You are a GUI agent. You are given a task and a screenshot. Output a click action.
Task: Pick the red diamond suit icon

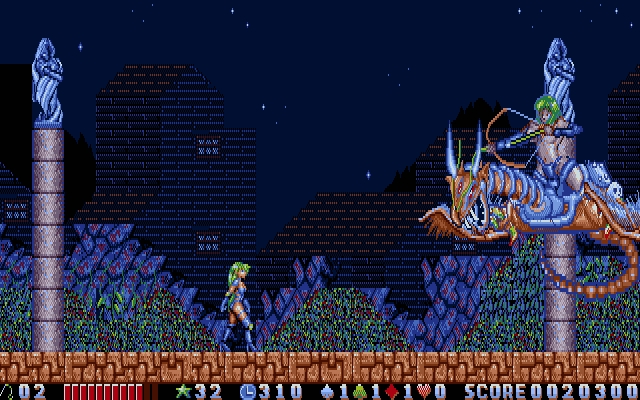click(x=393, y=391)
